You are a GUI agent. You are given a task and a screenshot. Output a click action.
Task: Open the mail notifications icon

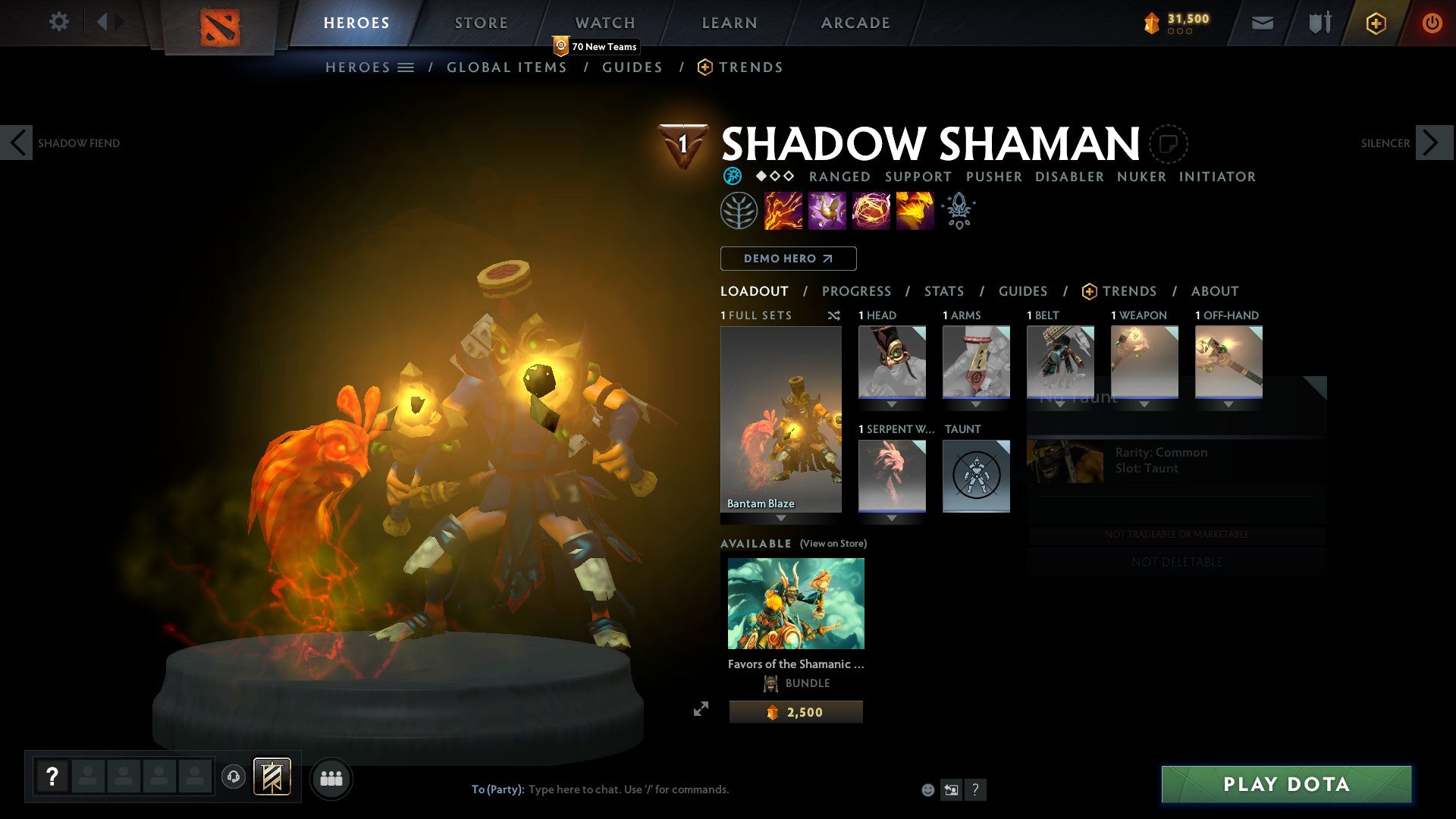pos(1263,23)
